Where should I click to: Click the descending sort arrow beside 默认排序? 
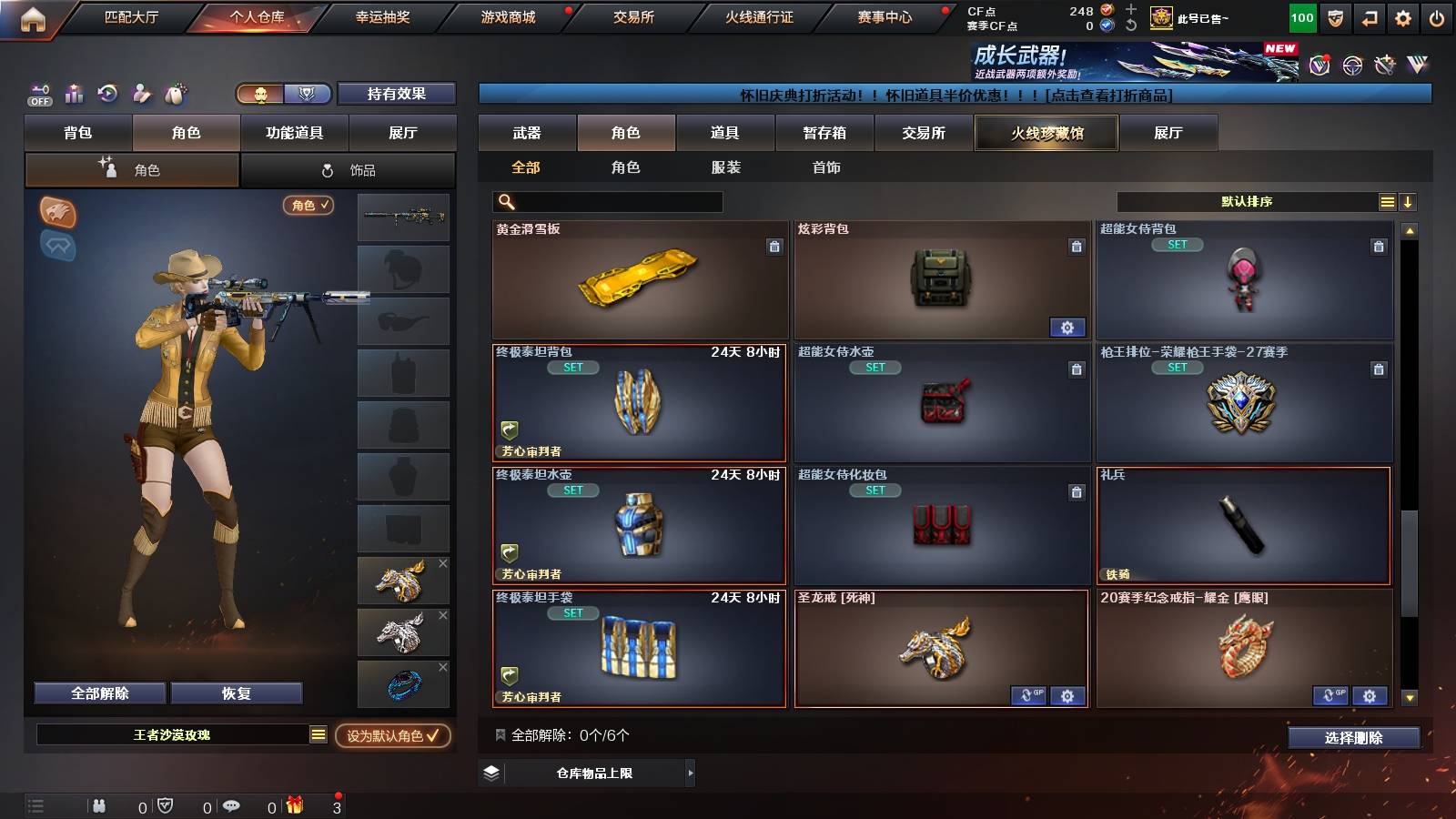(x=1407, y=202)
